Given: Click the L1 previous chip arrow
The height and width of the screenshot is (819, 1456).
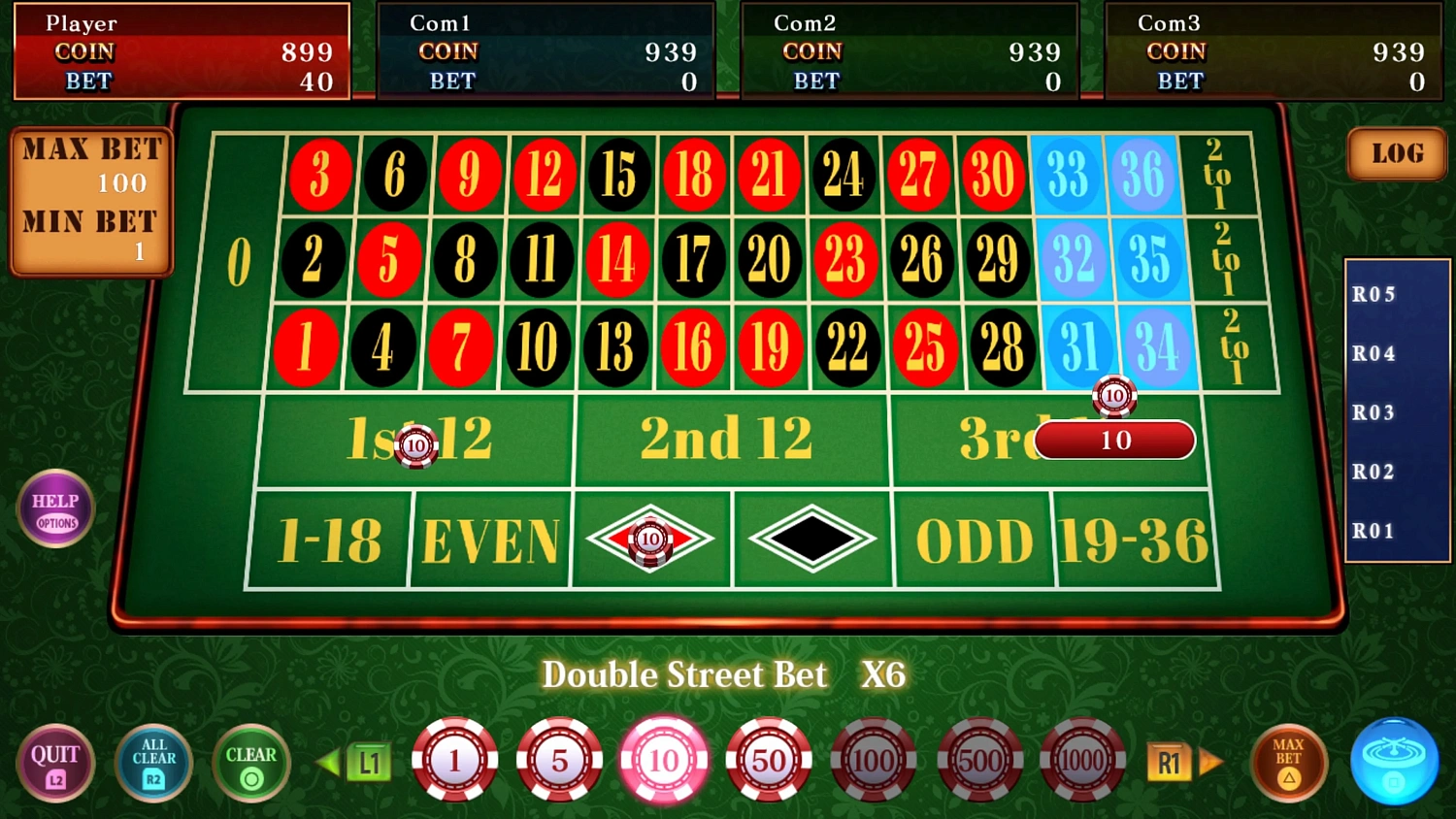Looking at the screenshot, I should pos(368,761).
